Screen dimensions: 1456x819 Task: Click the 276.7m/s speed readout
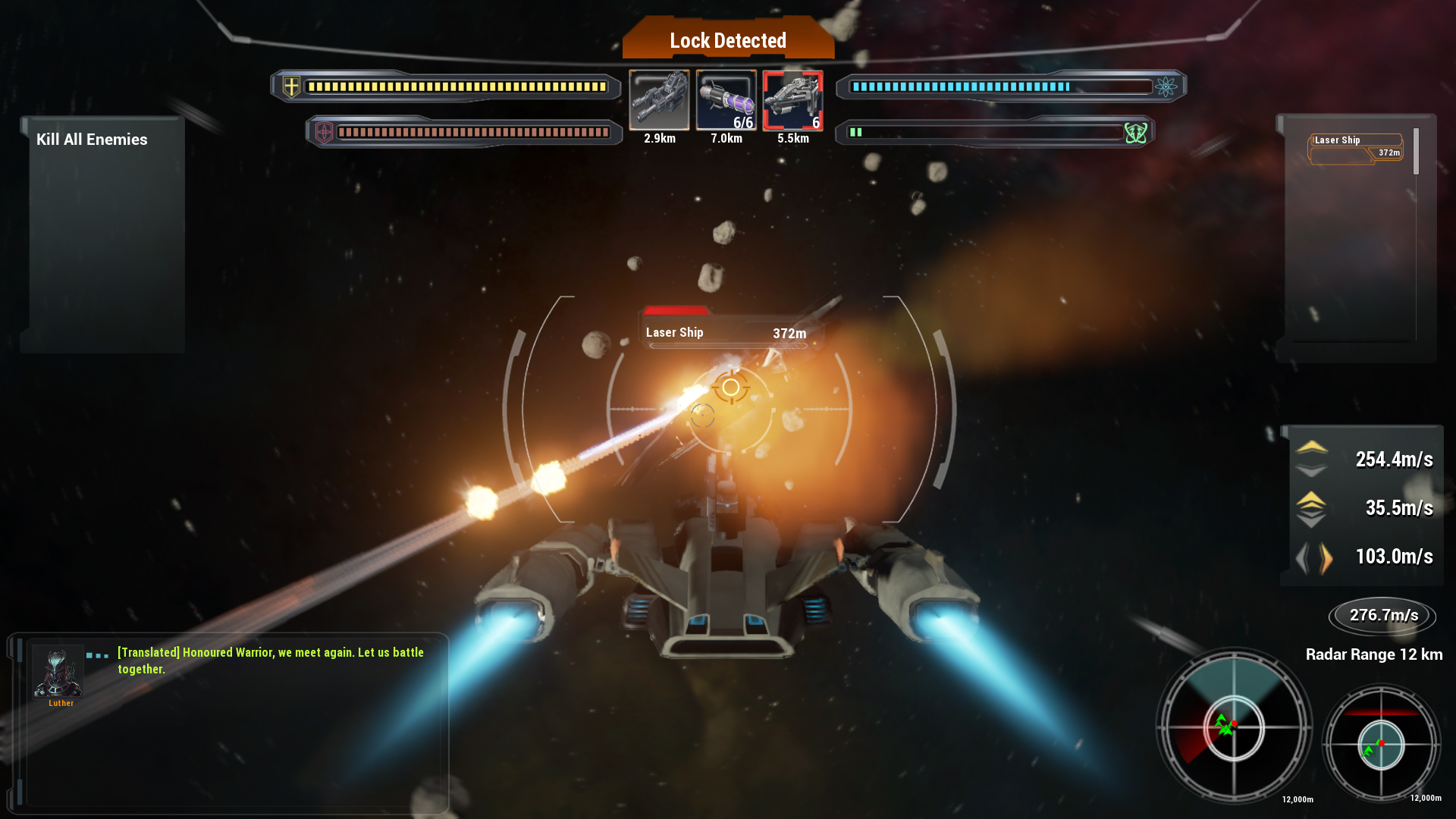pyautogui.click(x=1382, y=616)
